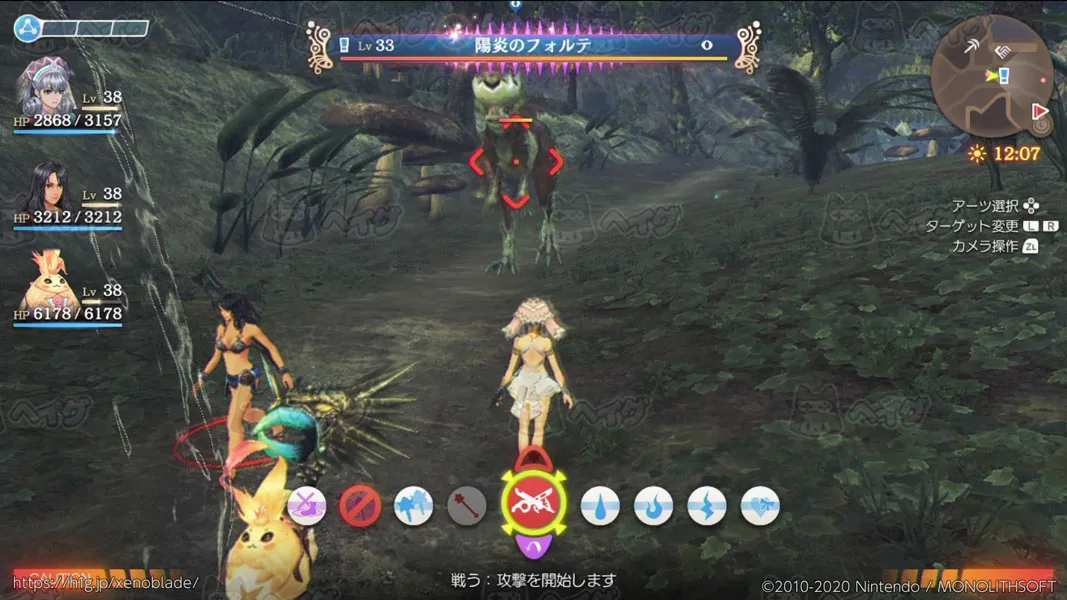
Task: Choose the dark-haired woman's party portrait
Action: (x=45, y=190)
